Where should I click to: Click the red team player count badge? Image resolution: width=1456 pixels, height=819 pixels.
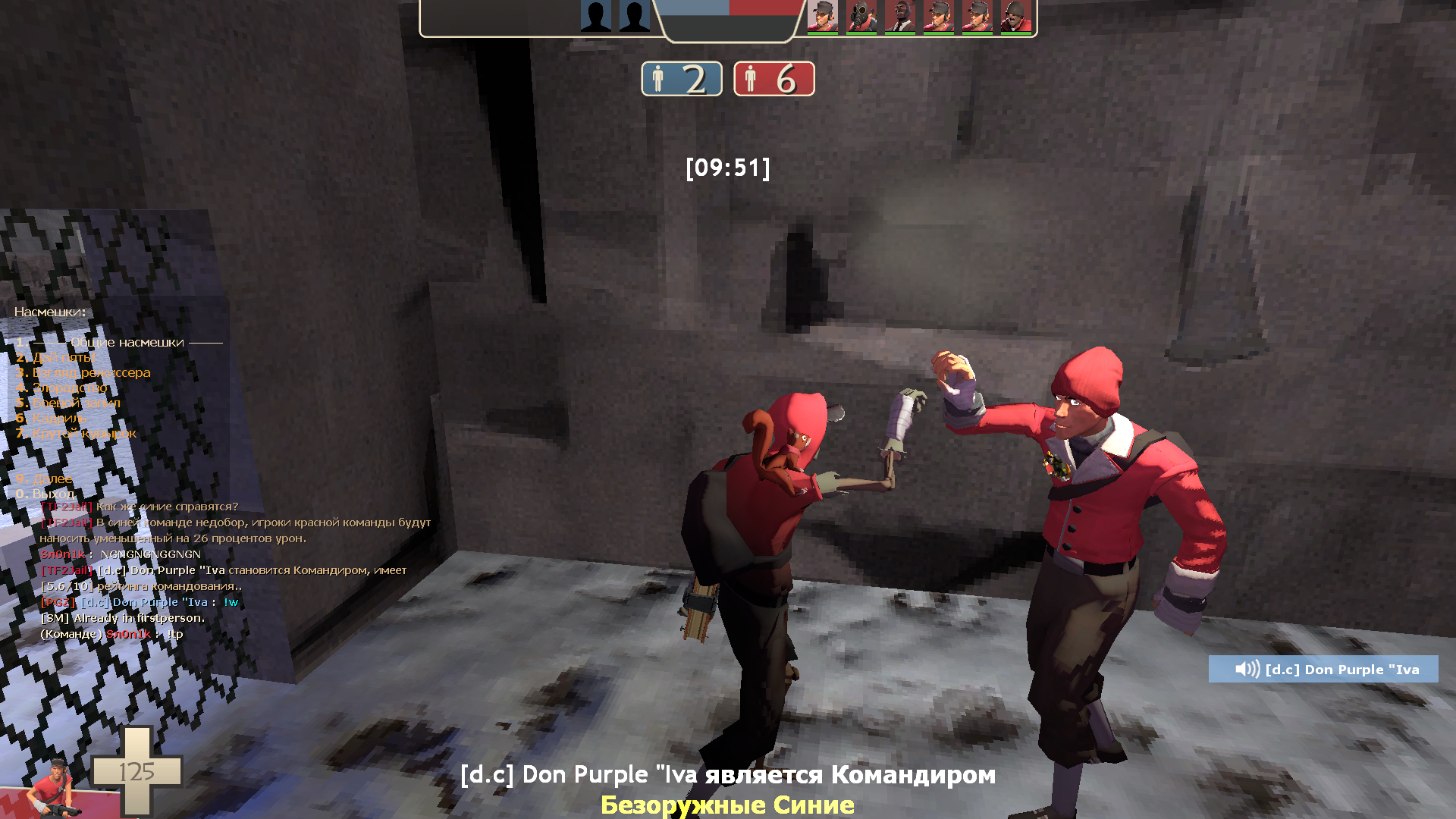point(773,79)
